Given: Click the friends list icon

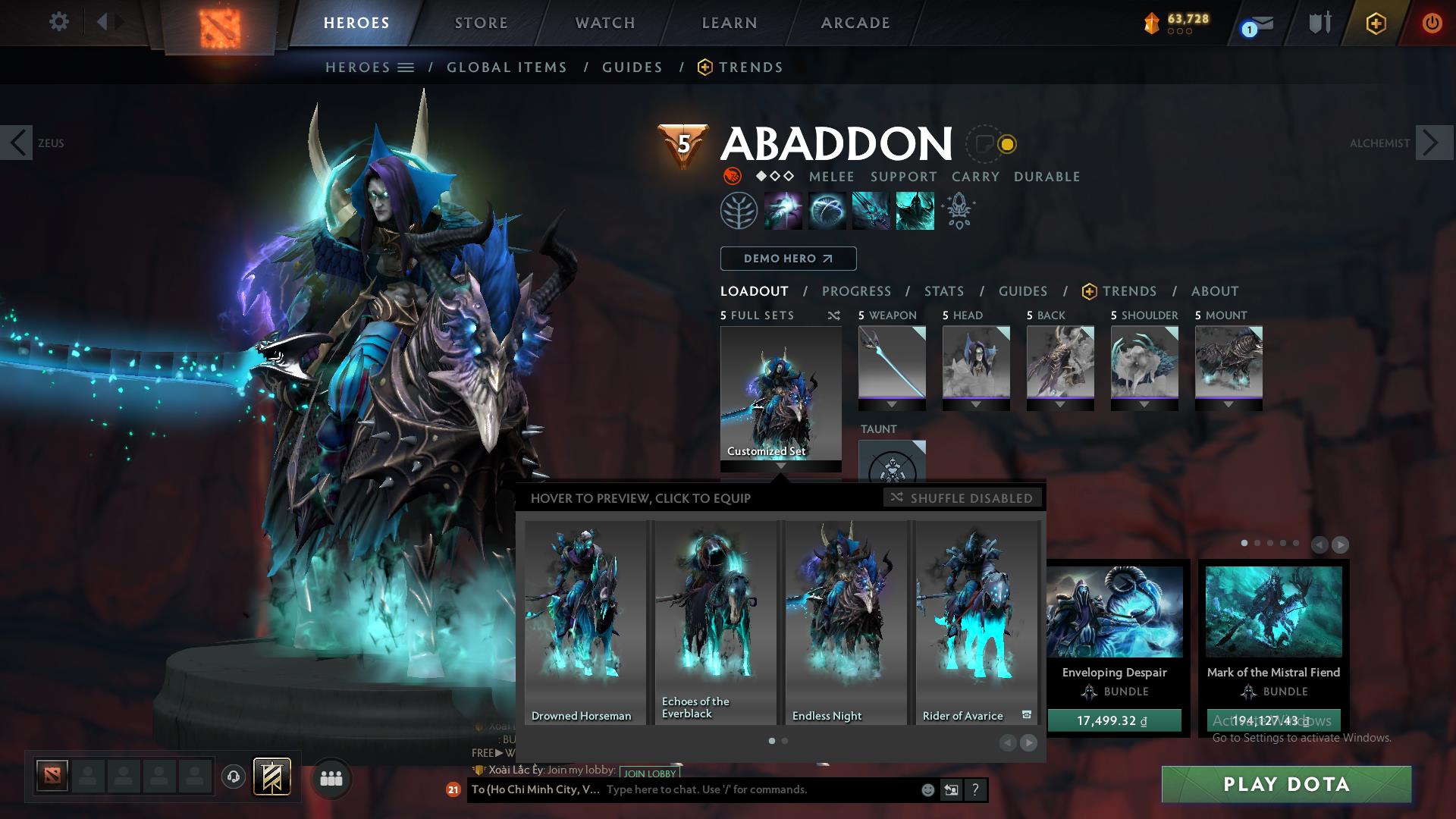Looking at the screenshot, I should [331, 777].
